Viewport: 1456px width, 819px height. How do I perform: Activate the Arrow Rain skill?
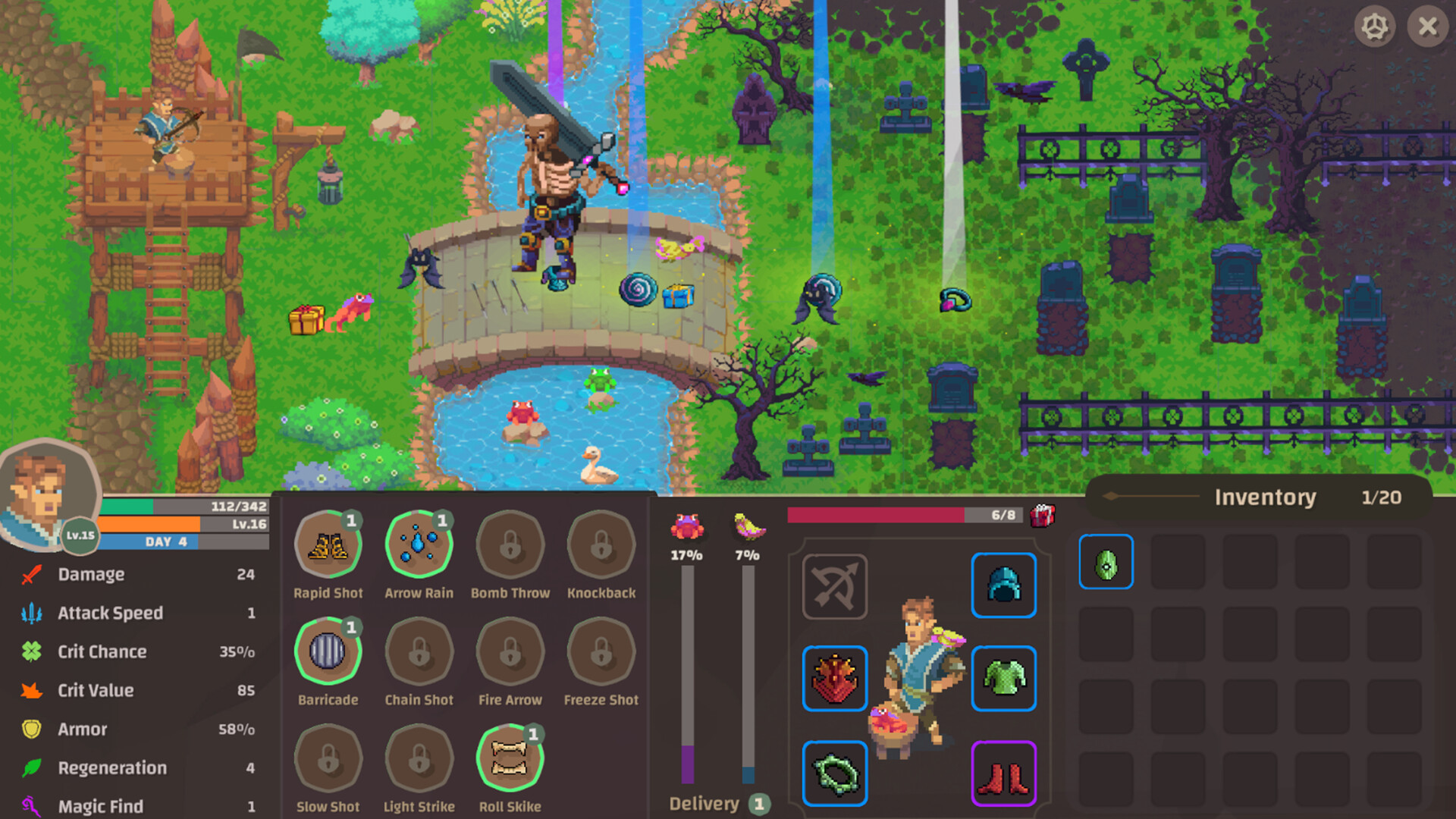point(419,543)
